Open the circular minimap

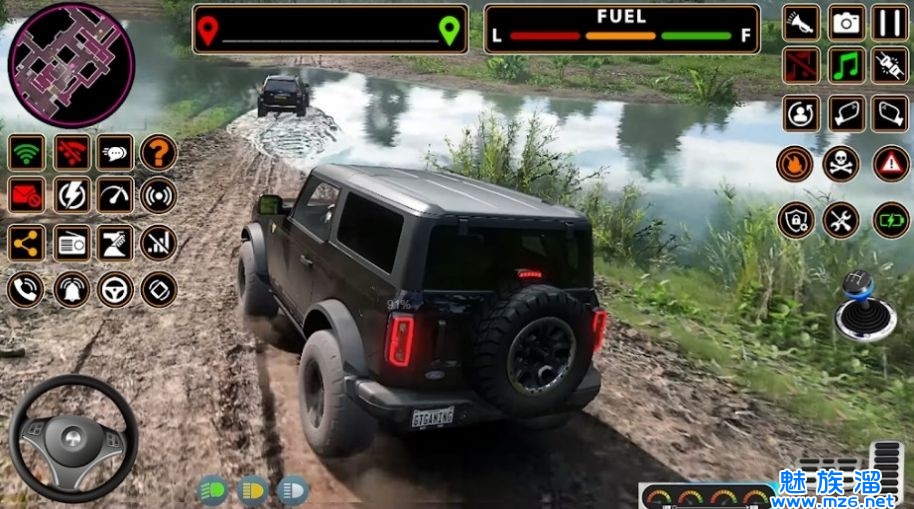[70, 51]
